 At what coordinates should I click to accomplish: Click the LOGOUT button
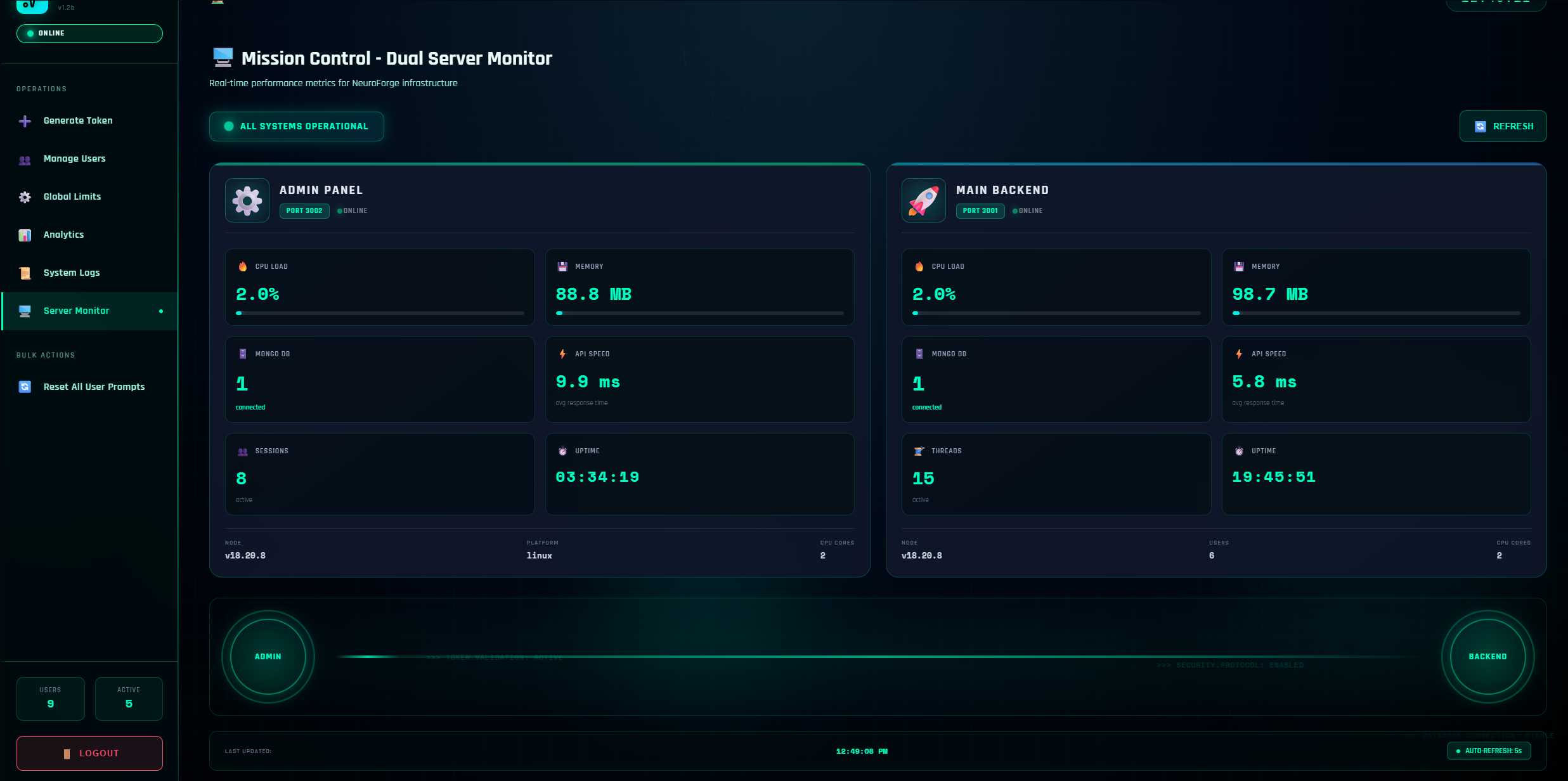(89, 753)
